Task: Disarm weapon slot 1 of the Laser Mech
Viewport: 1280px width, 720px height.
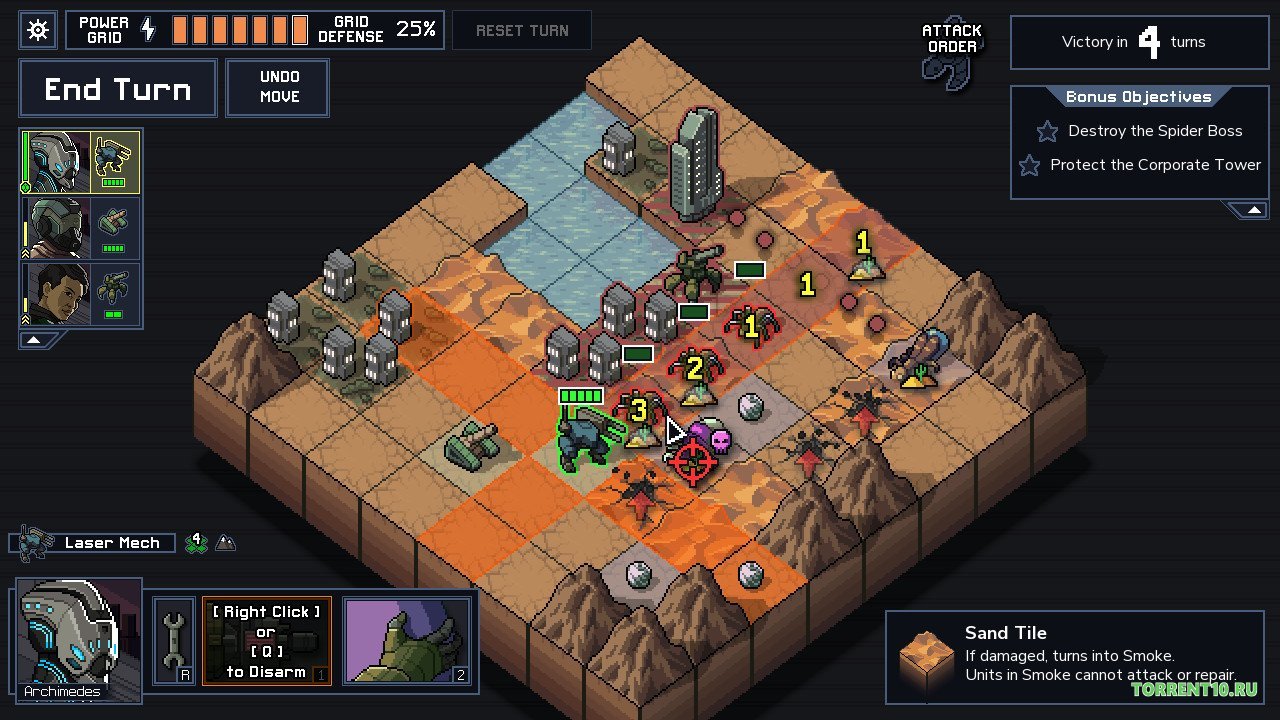Action: click(266, 641)
